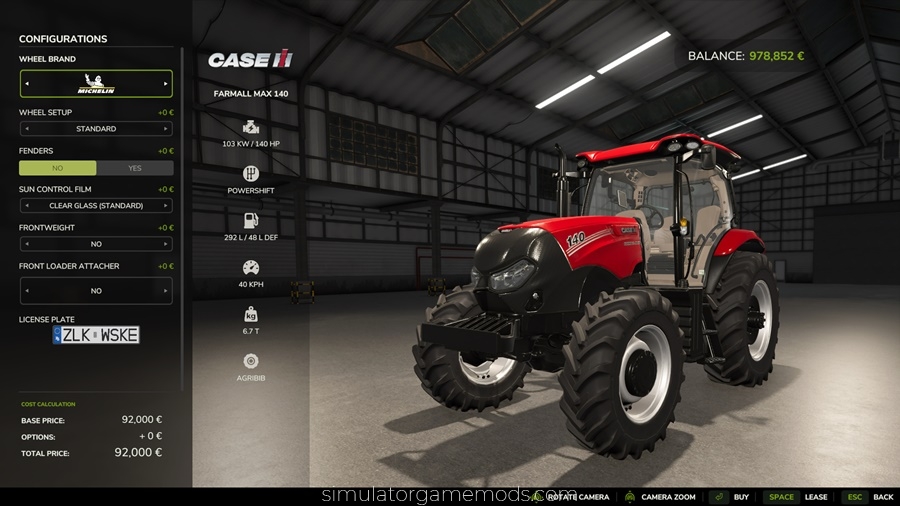Choose the next frontweight option

pyautogui.click(x=166, y=244)
